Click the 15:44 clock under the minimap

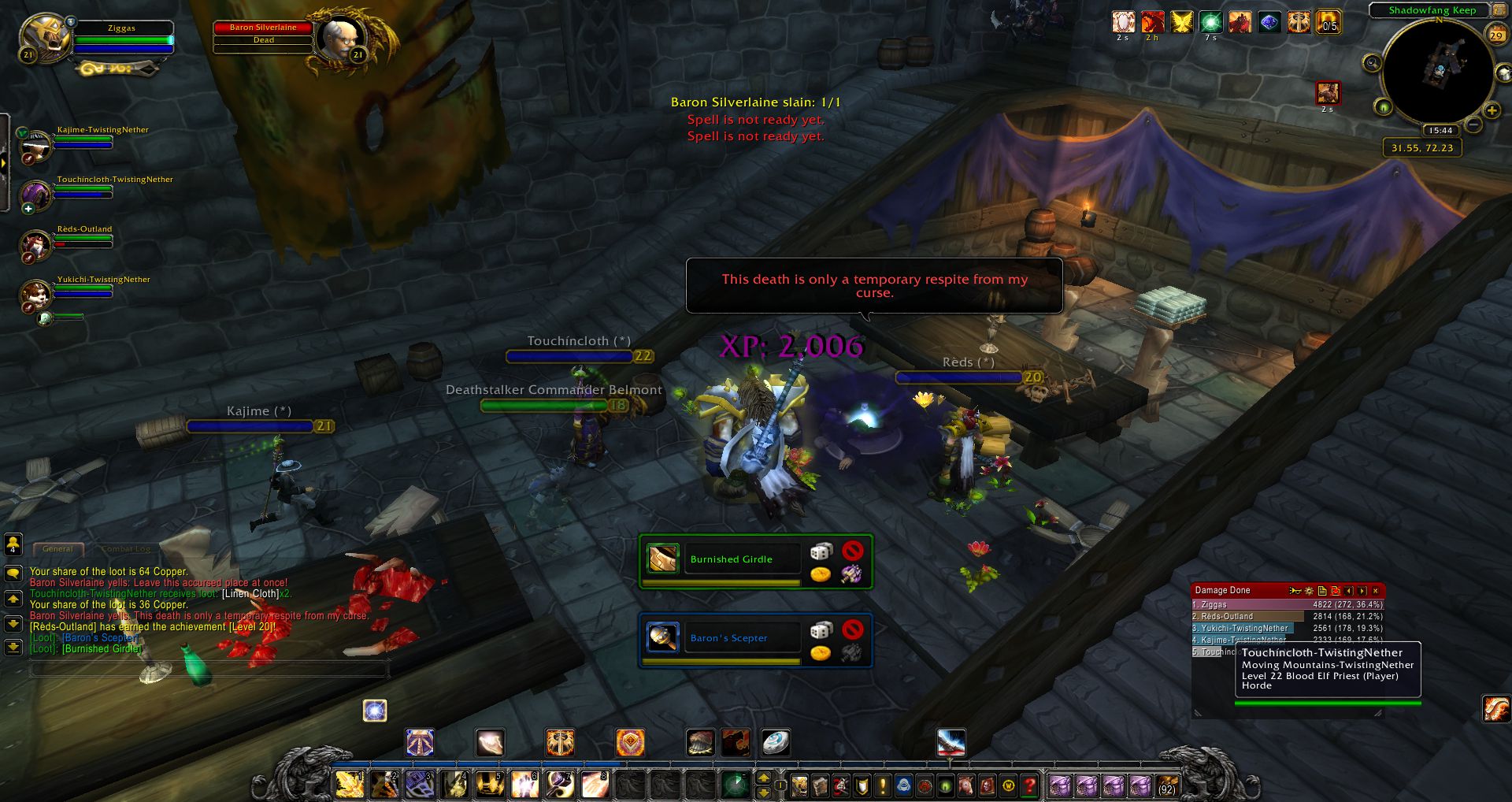tap(1440, 130)
